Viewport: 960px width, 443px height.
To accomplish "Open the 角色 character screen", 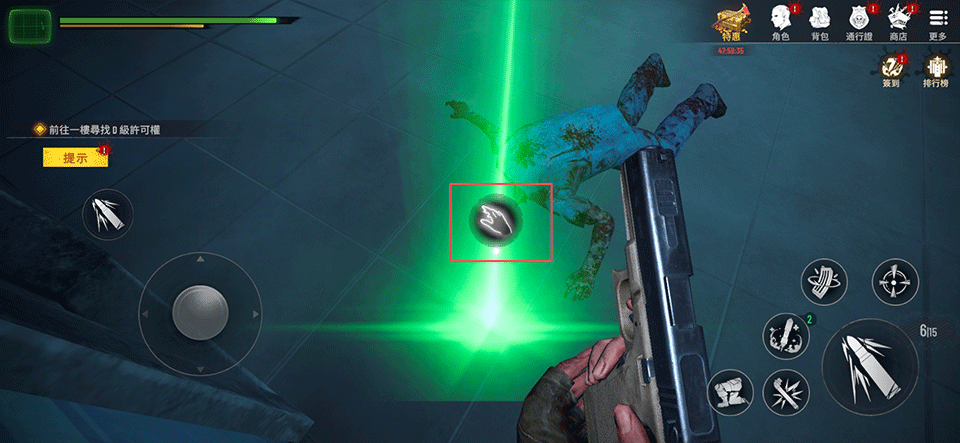I will 781,22.
